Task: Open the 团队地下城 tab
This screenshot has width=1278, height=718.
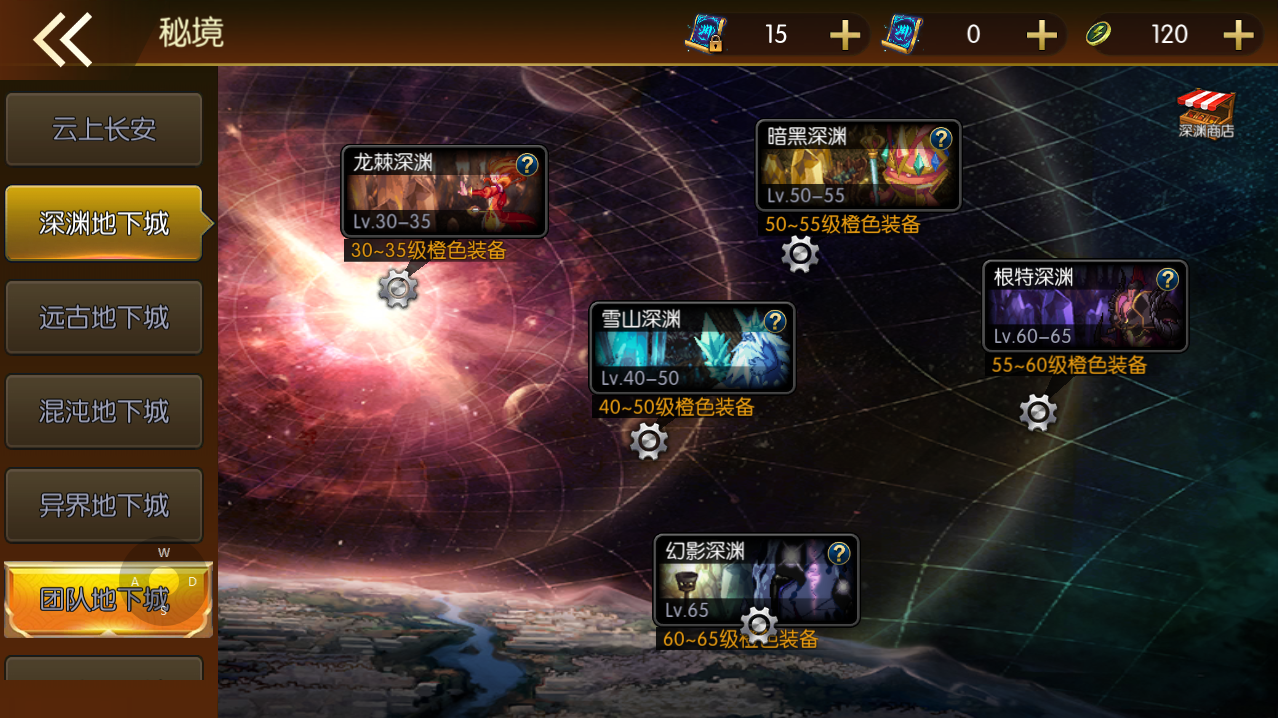Action: [x=104, y=600]
